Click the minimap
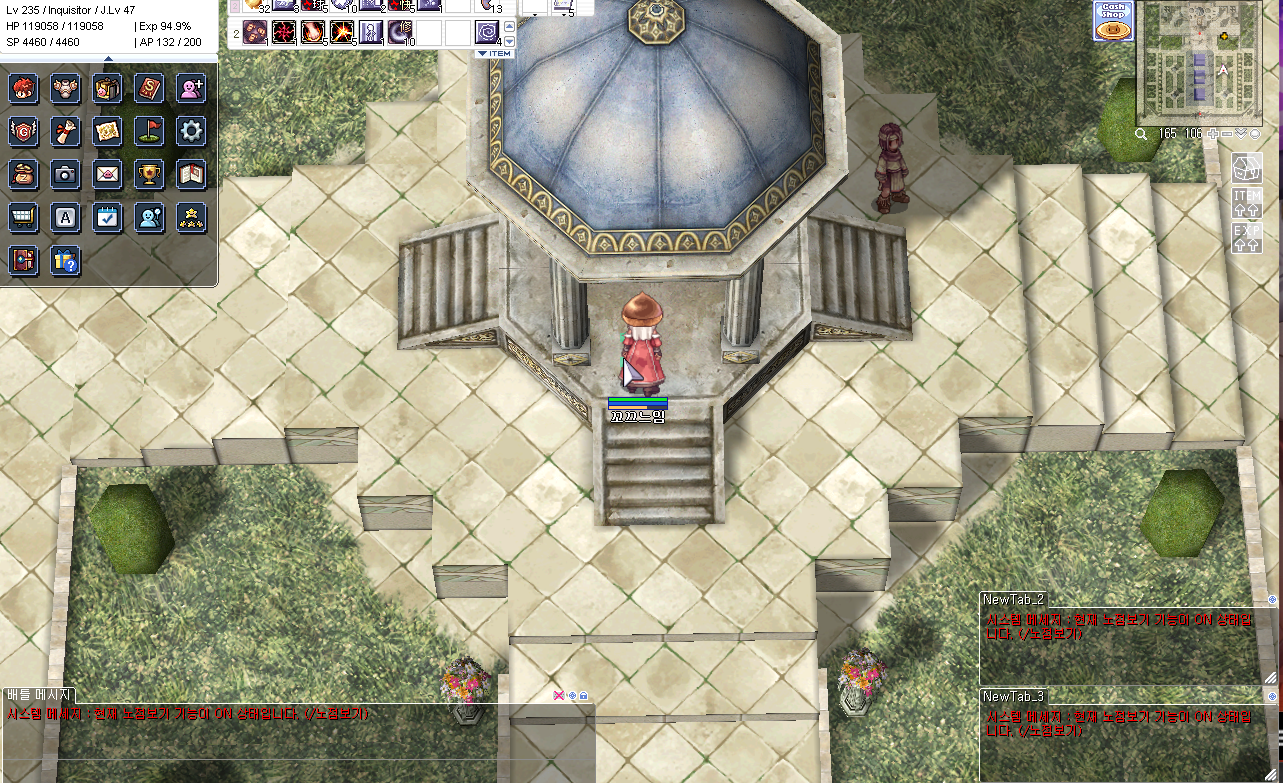 [x=1197, y=62]
